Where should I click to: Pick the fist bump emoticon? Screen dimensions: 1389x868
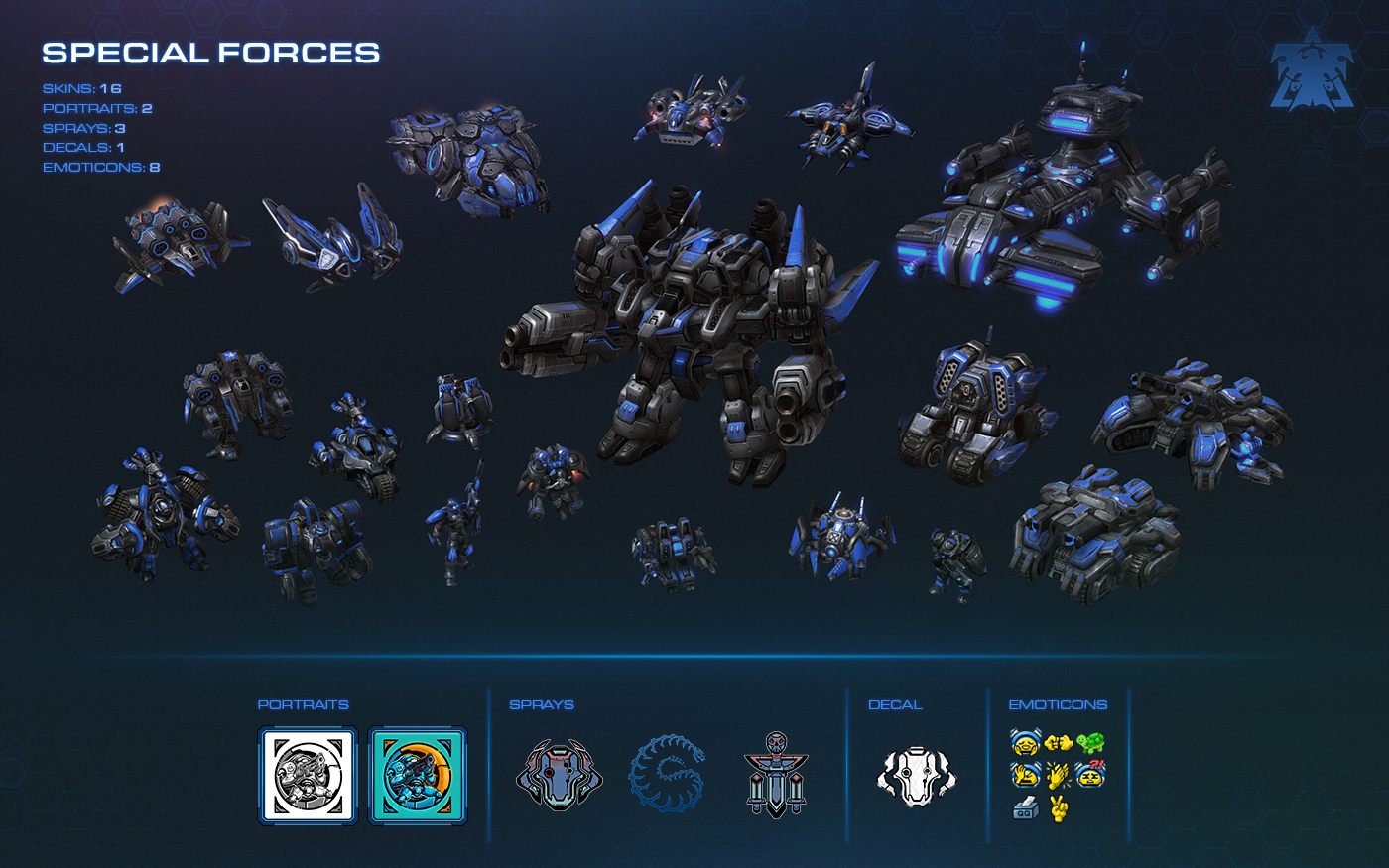tap(1059, 742)
